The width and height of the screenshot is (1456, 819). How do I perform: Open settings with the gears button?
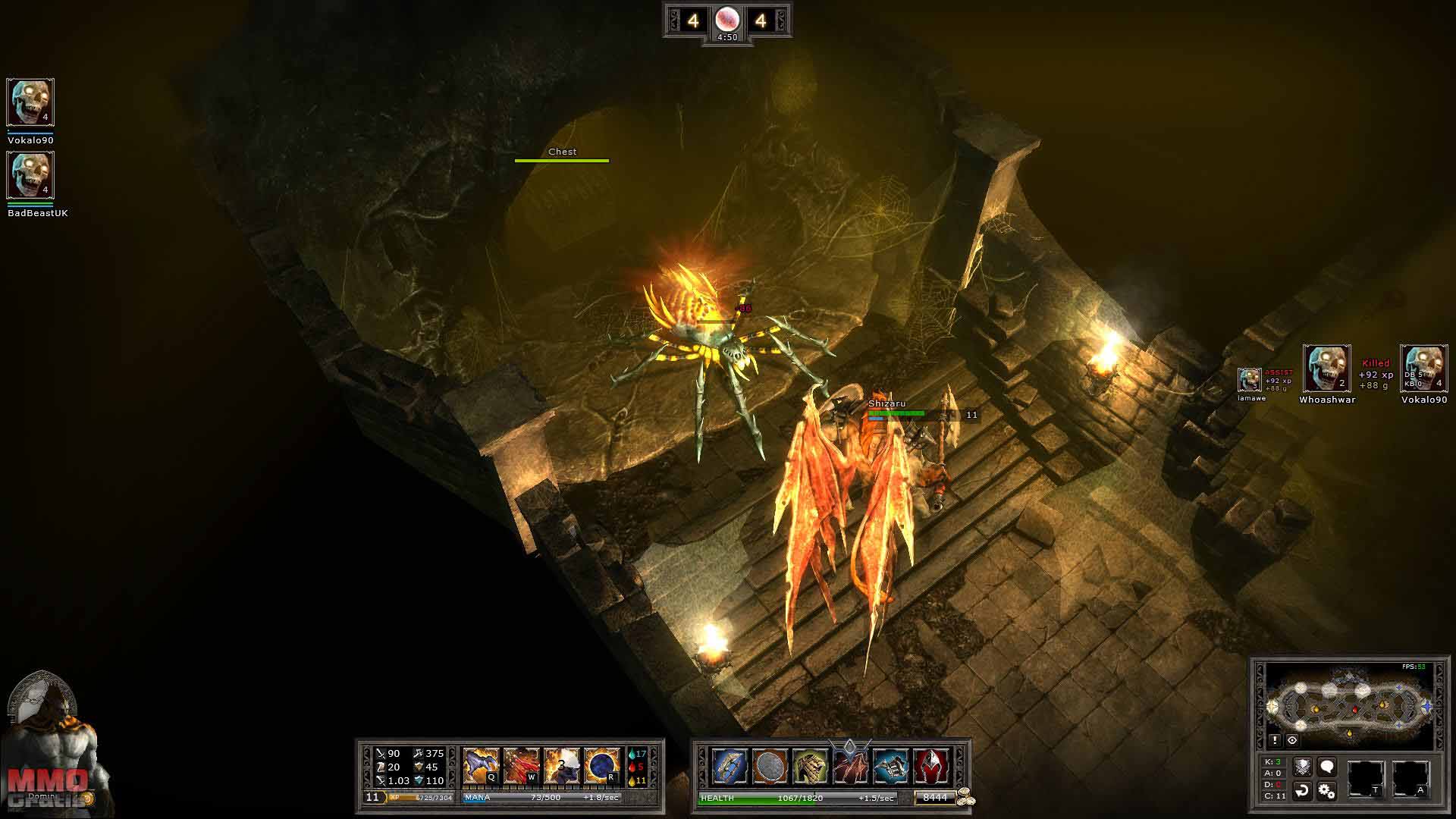(1326, 791)
